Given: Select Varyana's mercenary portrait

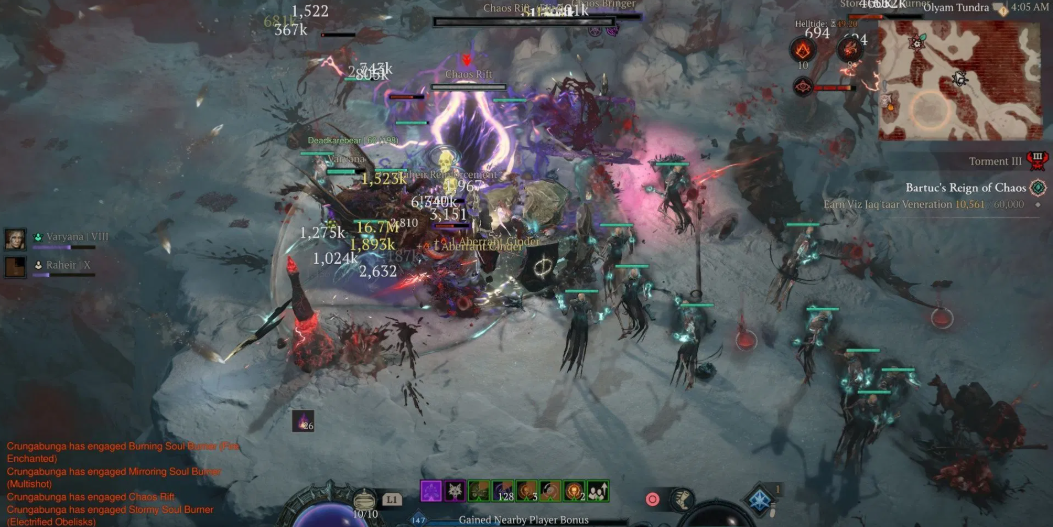Looking at the screenshot, I should (15, 239).
